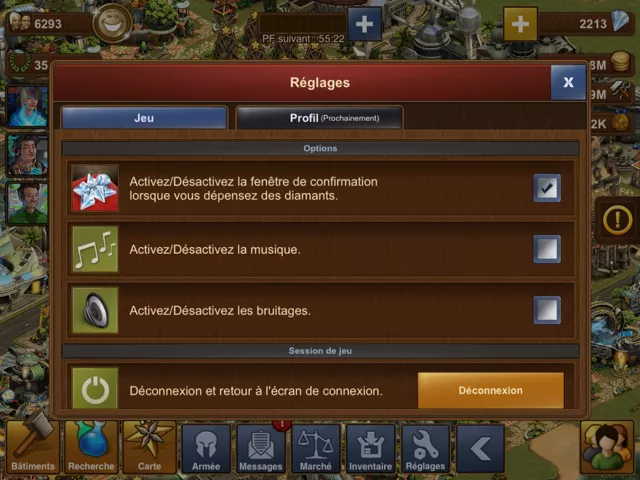
Task: Collapse the toolbar with the arrow button
Action: [480, 449]
